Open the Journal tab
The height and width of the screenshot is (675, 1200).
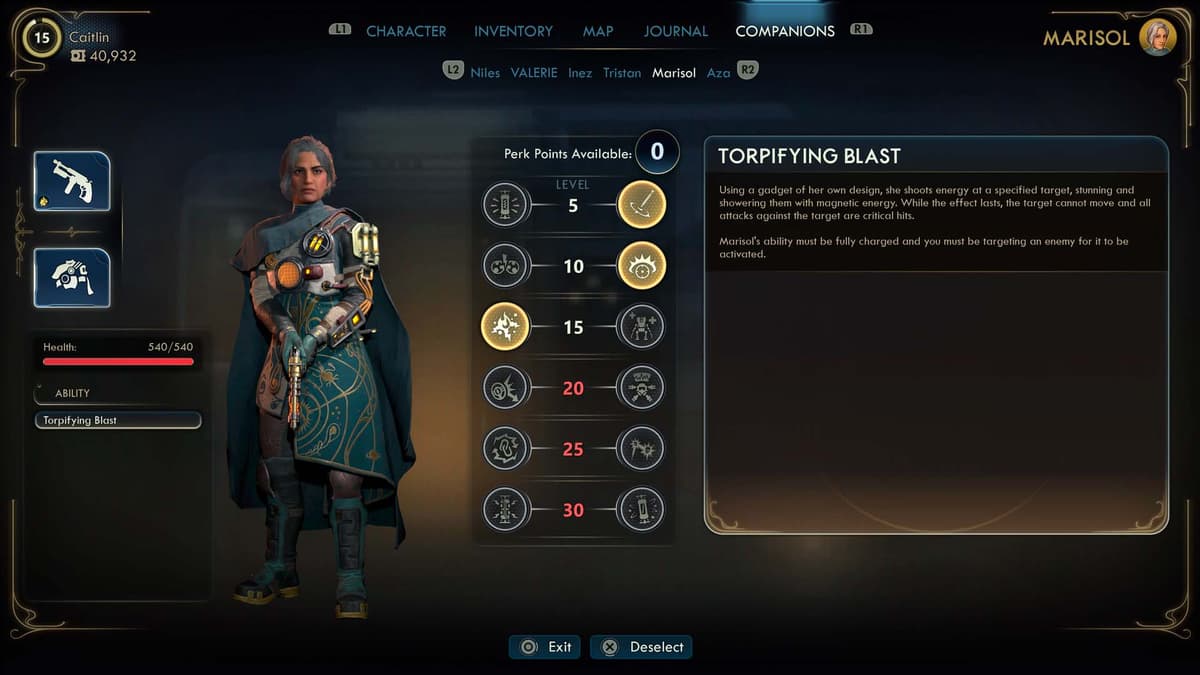[x=675, y=31]
